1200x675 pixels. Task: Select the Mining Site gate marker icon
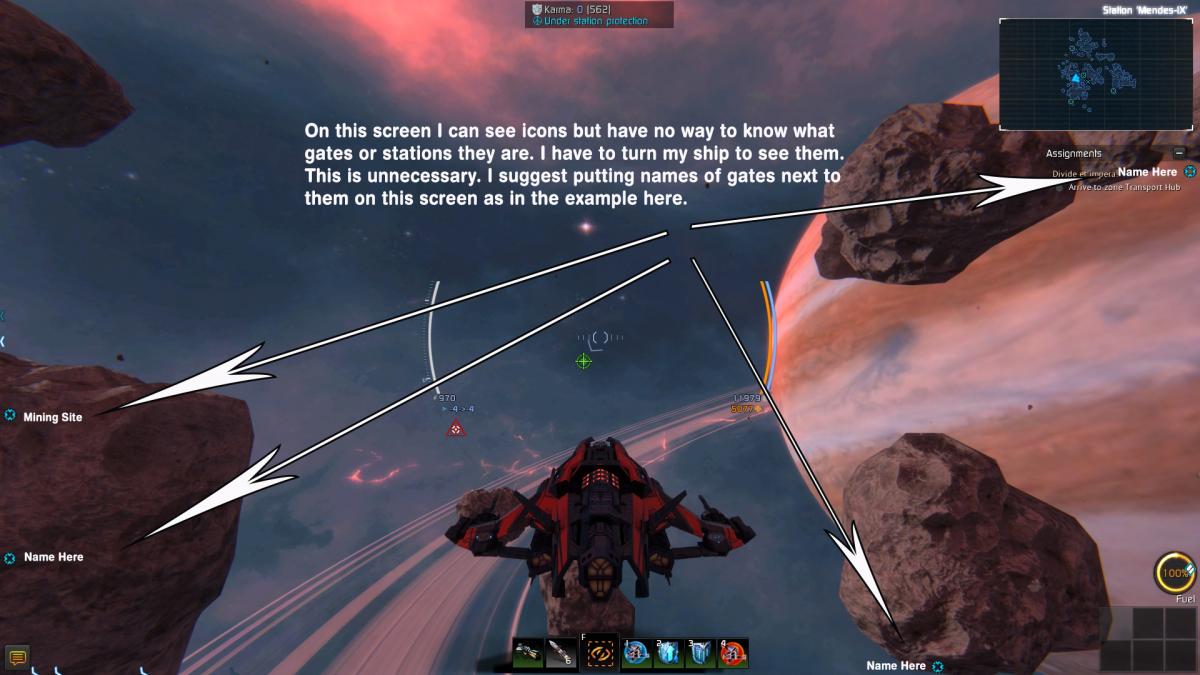(10, 416)
